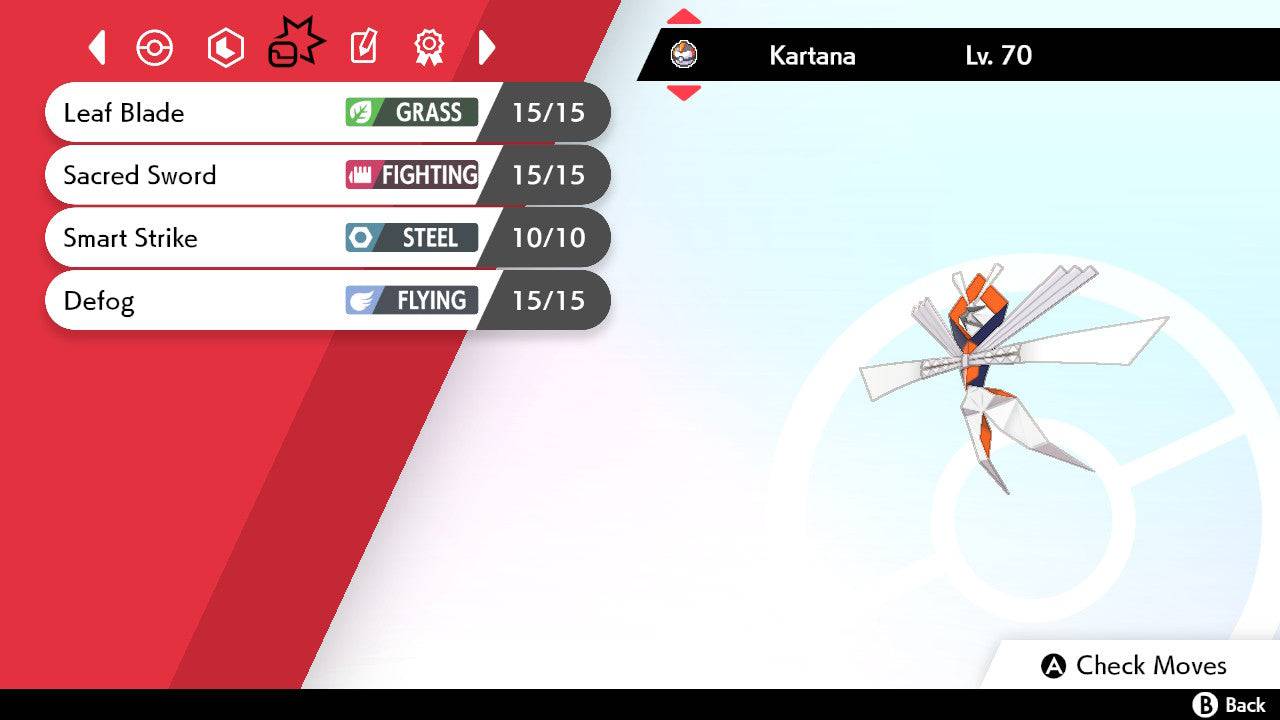Click the Fighting type icon on Sacred Sword
This screenshot has height=720, width=1280.
tap(360, 175)
